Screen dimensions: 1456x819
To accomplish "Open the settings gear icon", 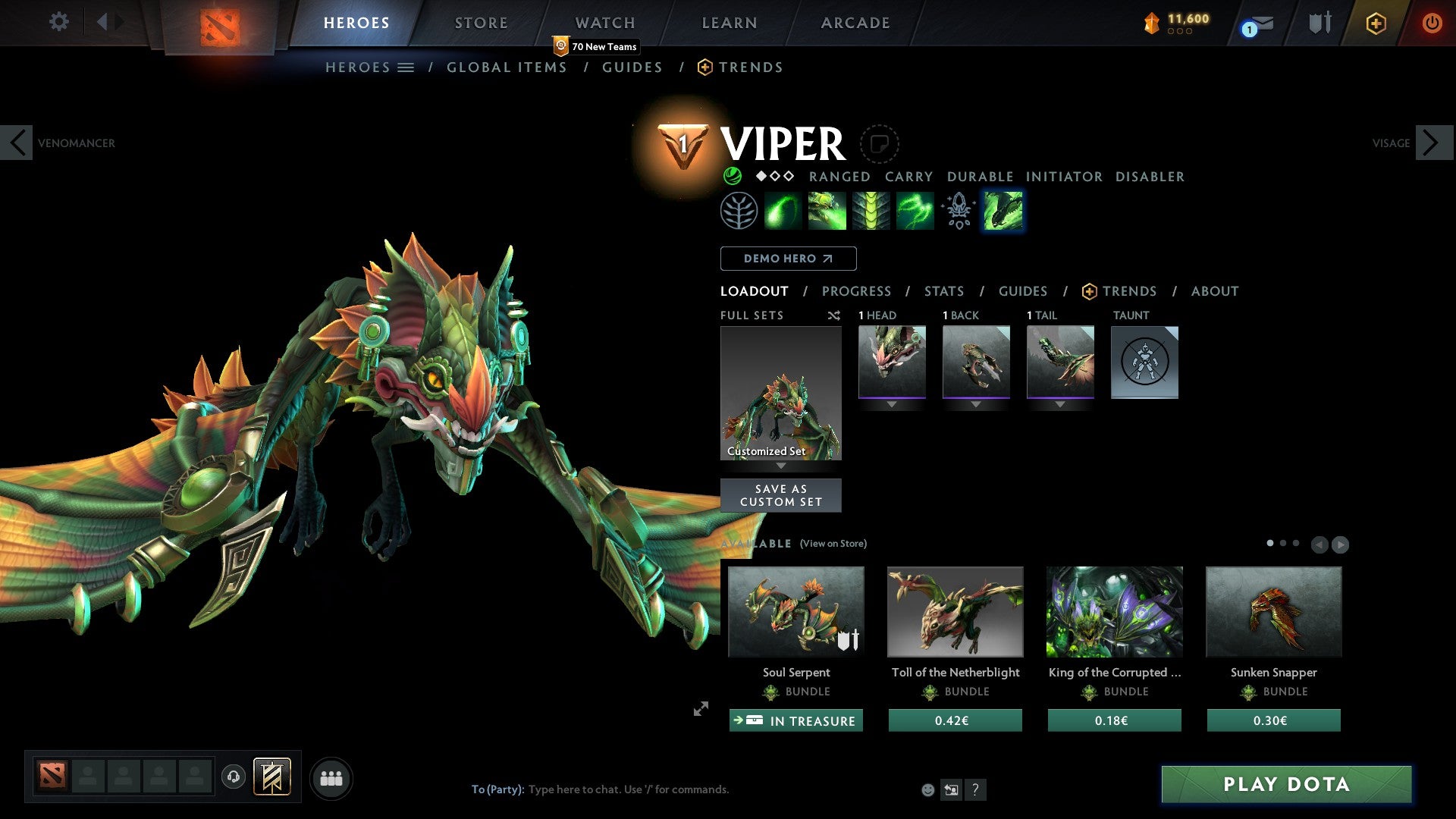I will [58, 22].
